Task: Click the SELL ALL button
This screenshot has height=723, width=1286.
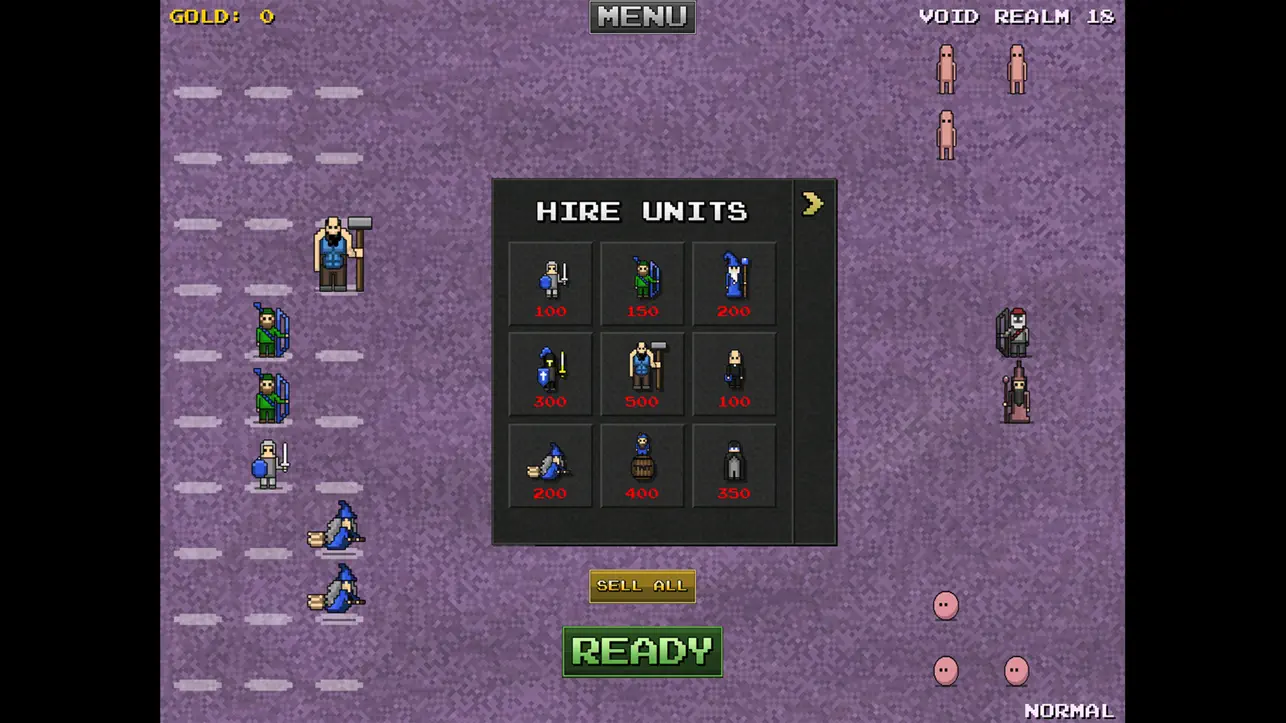Action: [641, 585]
